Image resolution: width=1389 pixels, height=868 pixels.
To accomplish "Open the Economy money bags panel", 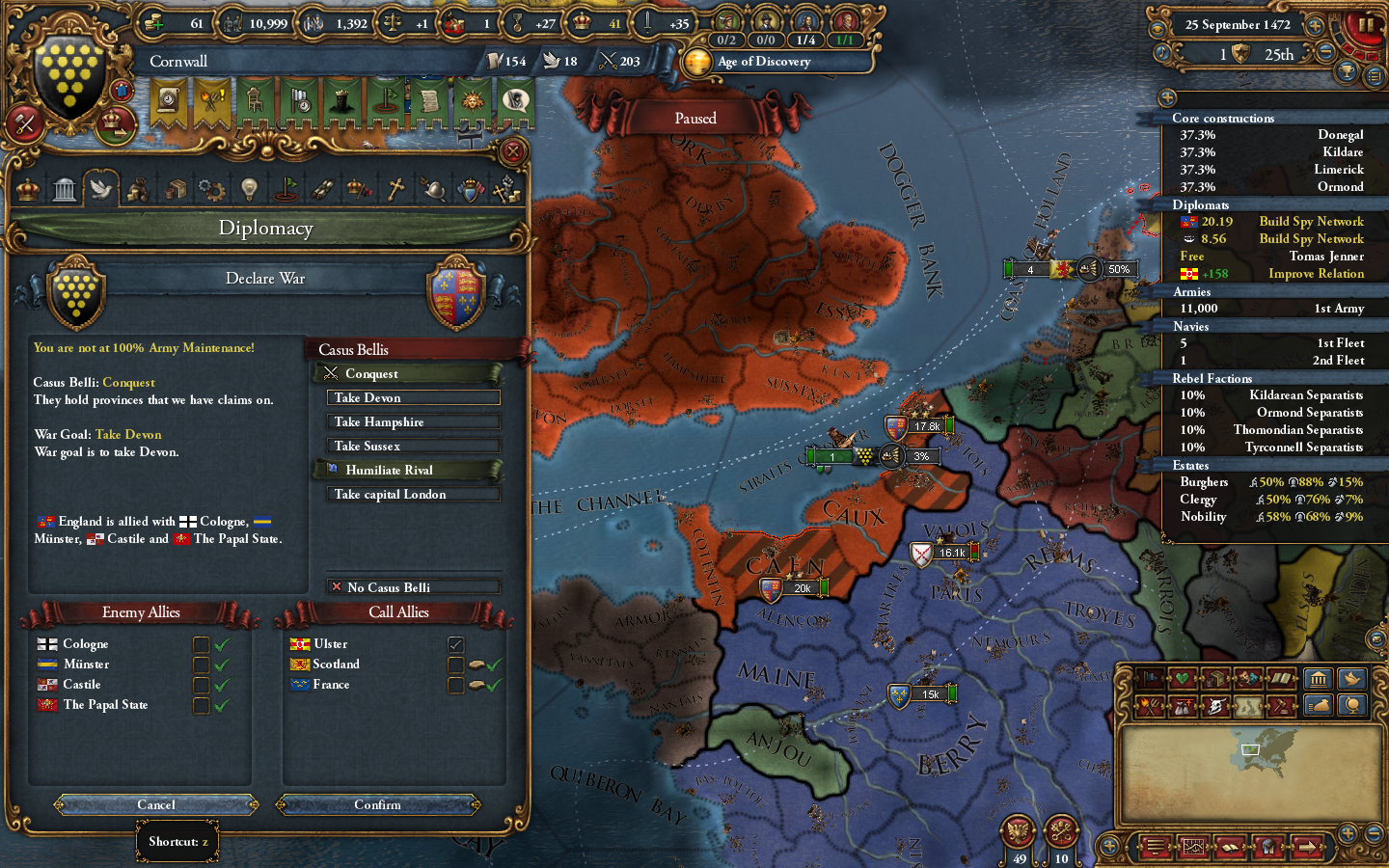I will [x=138, y=188].
